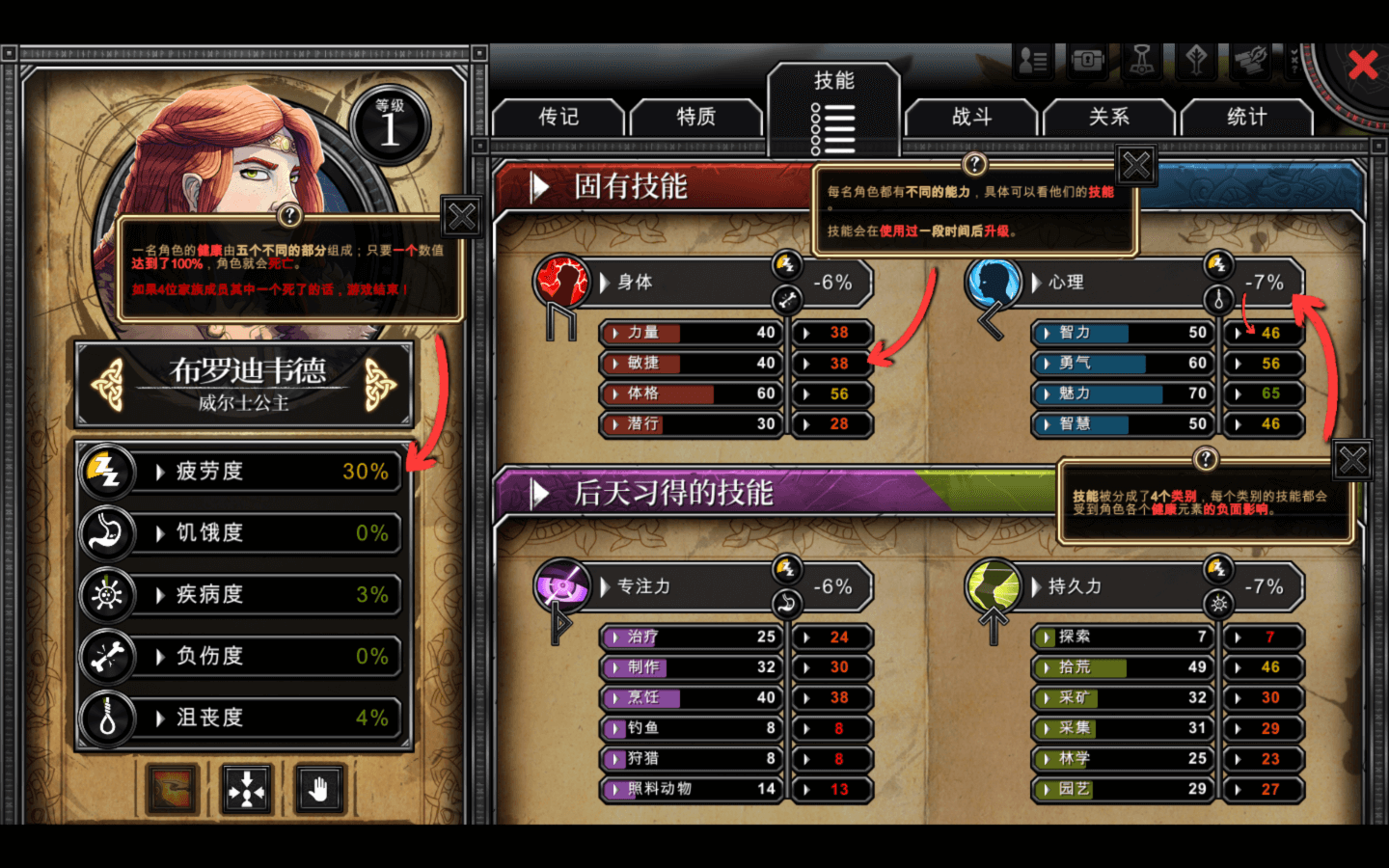1389x868 pixels.
Task: Close the skills tutorial tooltip near 固有技能
Action: [1136, 167]
